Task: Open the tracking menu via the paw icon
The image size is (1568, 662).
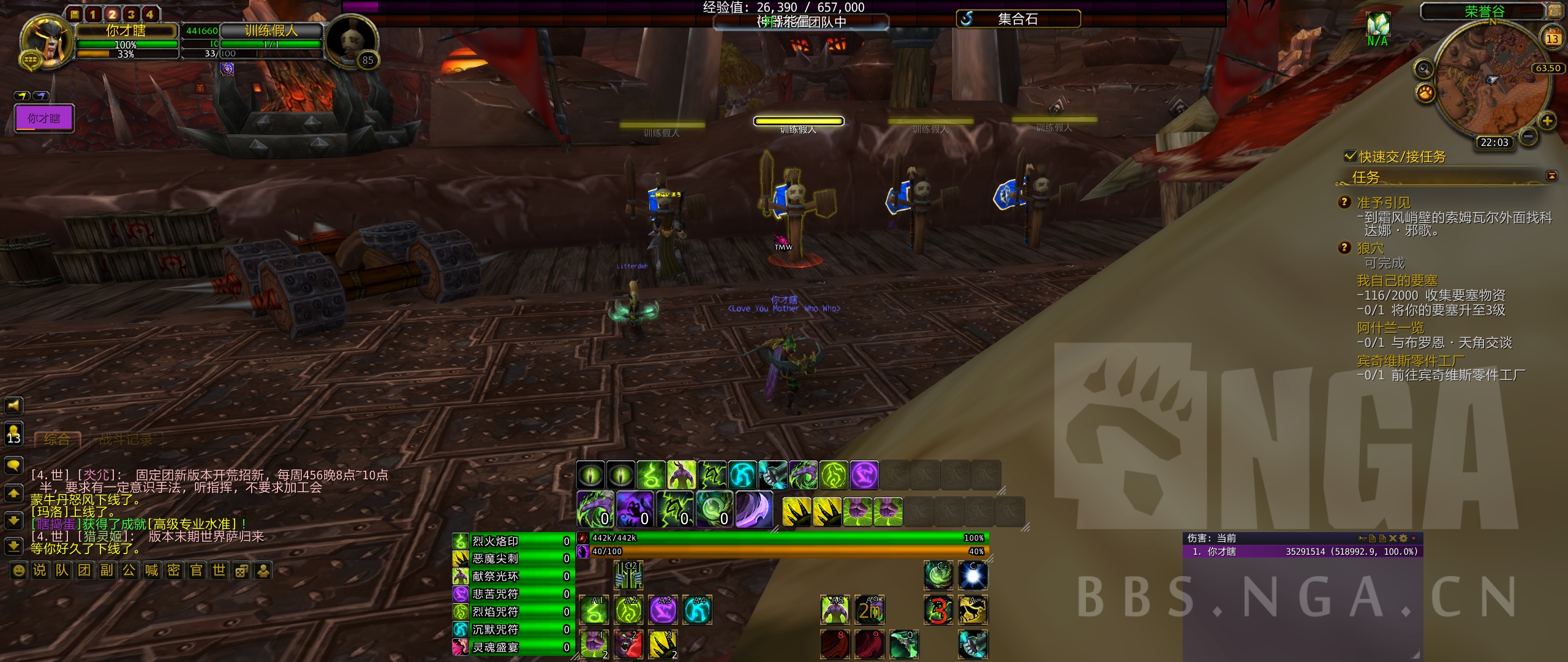Action: 1427,91
